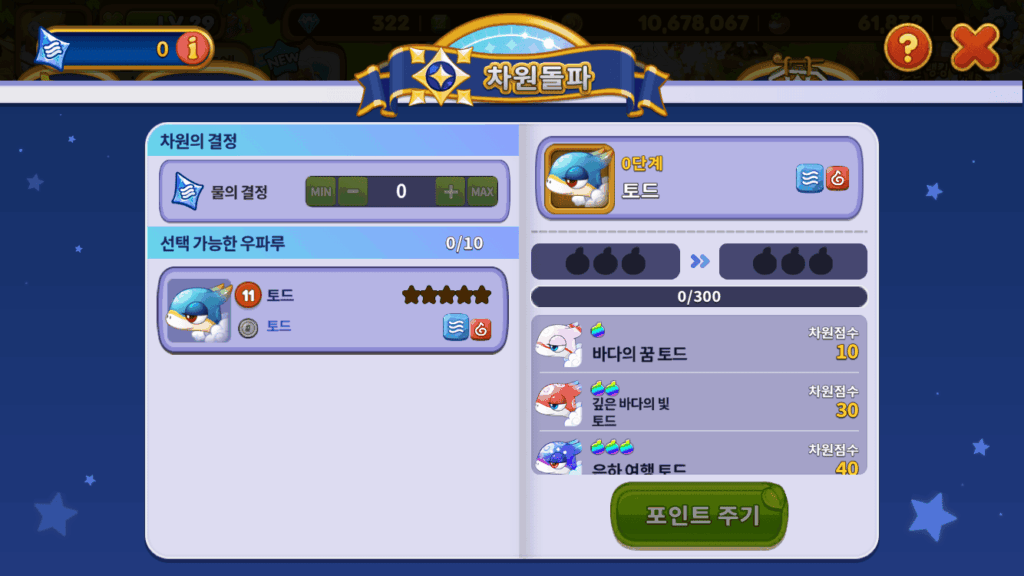Select the level 11 토드 card
This screenshot has height=576, width=1024.
tap(332, 310)
